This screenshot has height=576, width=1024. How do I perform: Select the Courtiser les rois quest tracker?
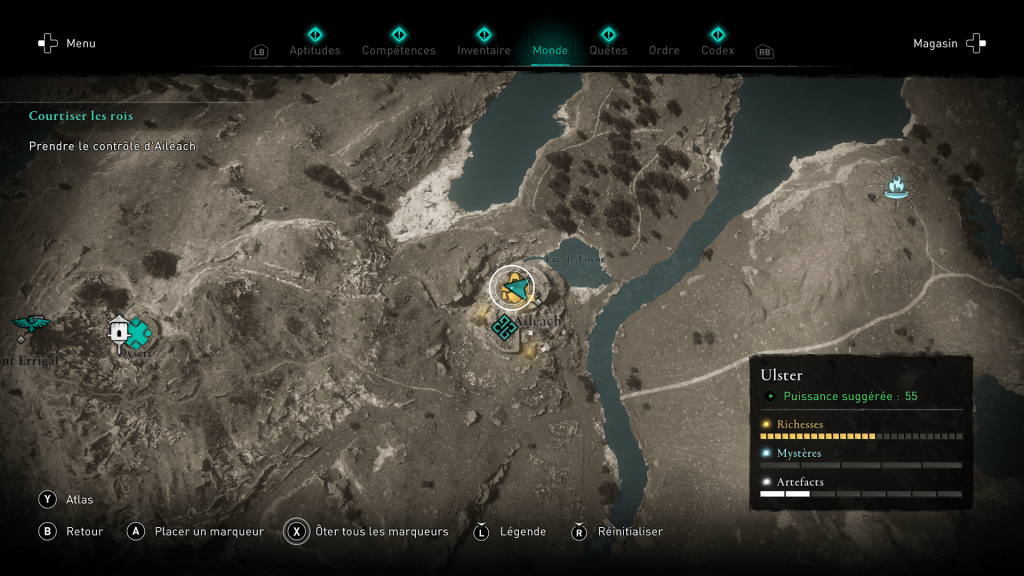click(x=81, y=116)
